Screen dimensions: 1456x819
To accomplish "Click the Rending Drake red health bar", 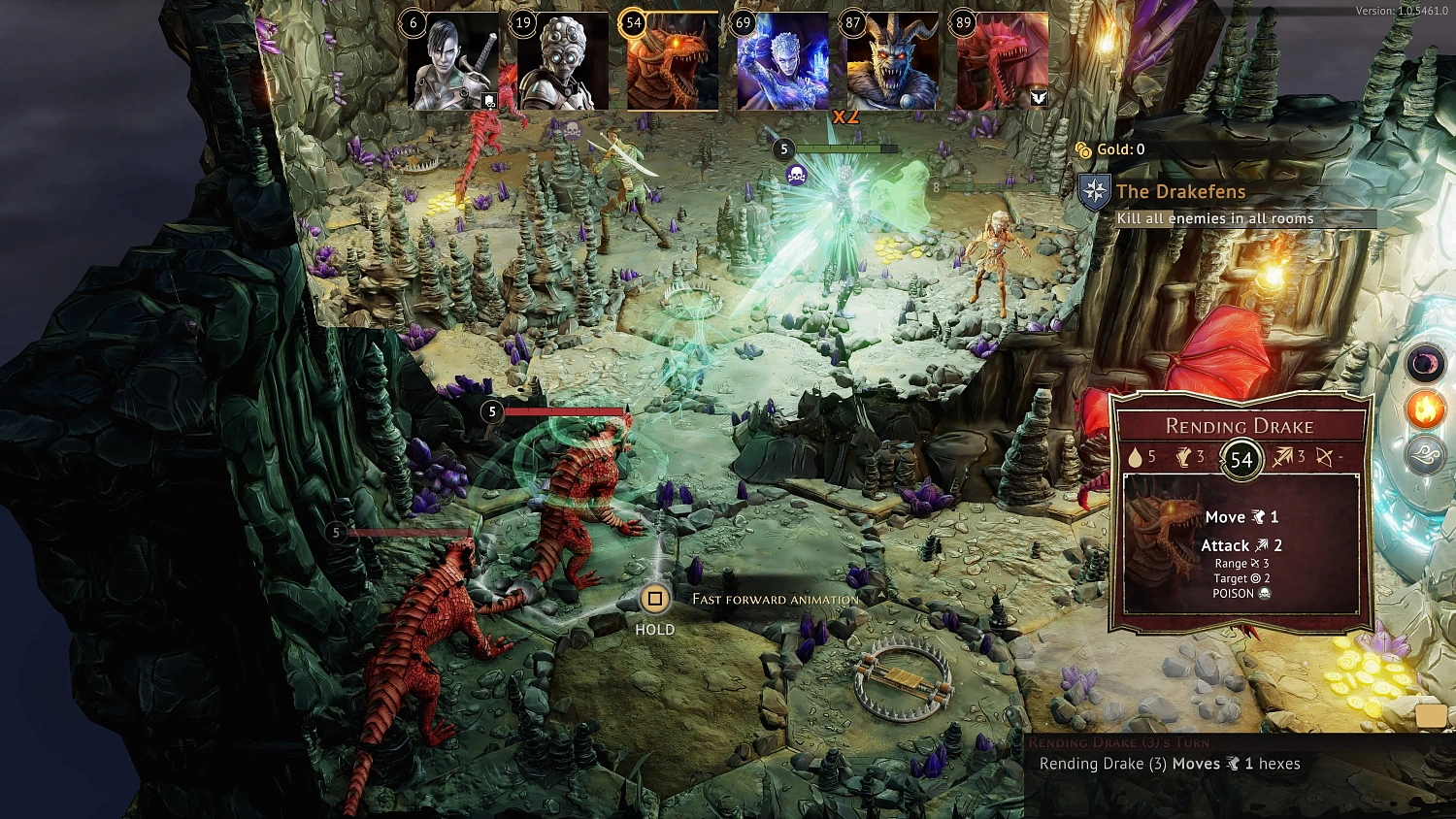I will pyautogui.click(x=563, y=412).
